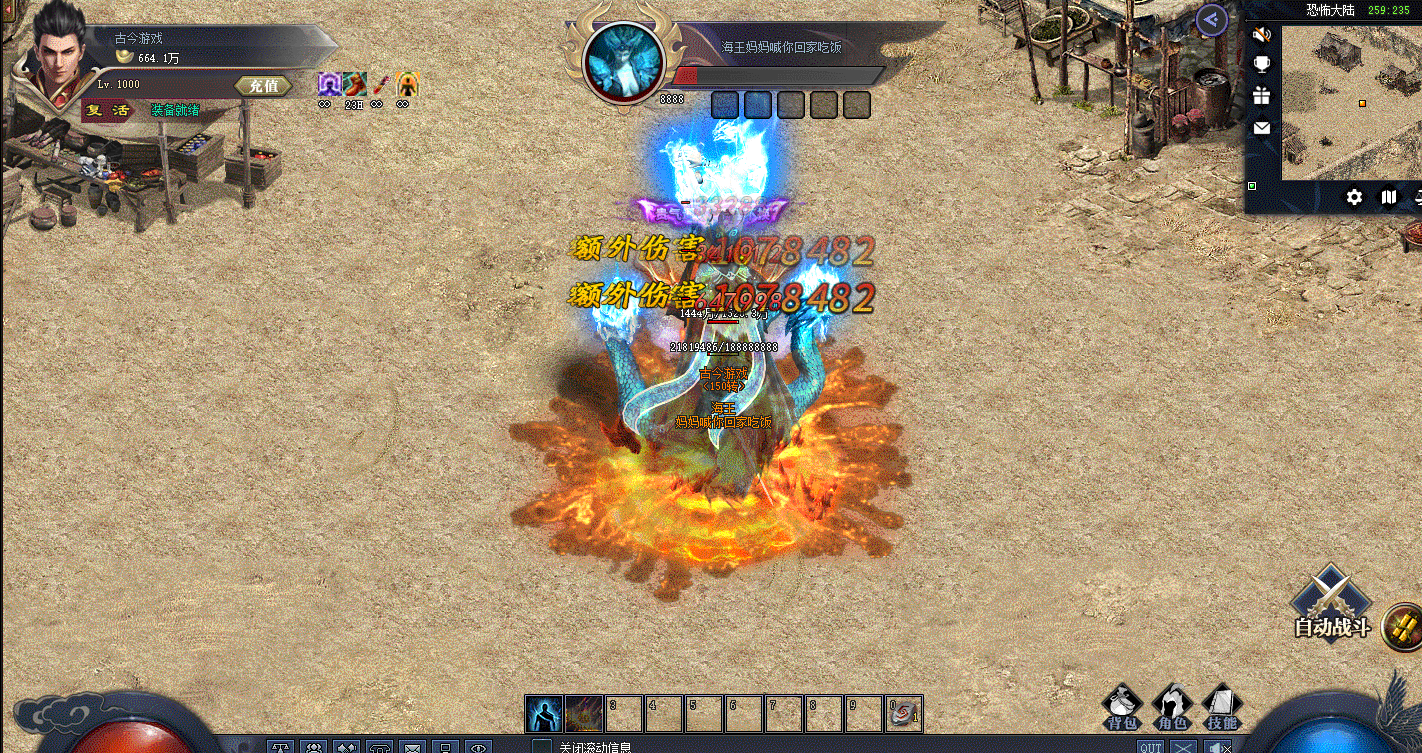
Task: Click the 充值 recharge button
Action: tap(263, 86)
